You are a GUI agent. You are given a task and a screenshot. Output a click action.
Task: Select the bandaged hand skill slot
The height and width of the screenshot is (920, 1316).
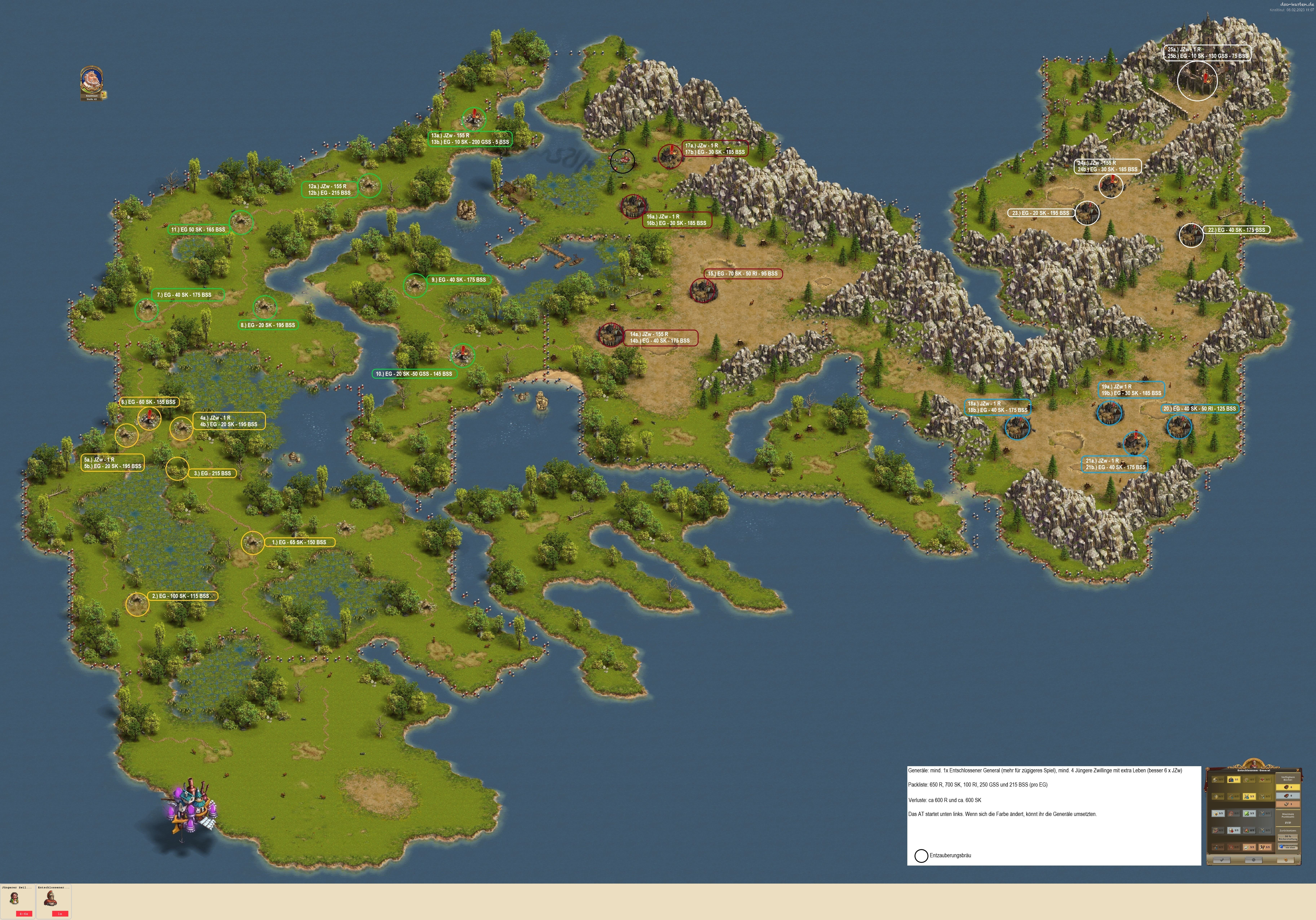point(1249,847)
